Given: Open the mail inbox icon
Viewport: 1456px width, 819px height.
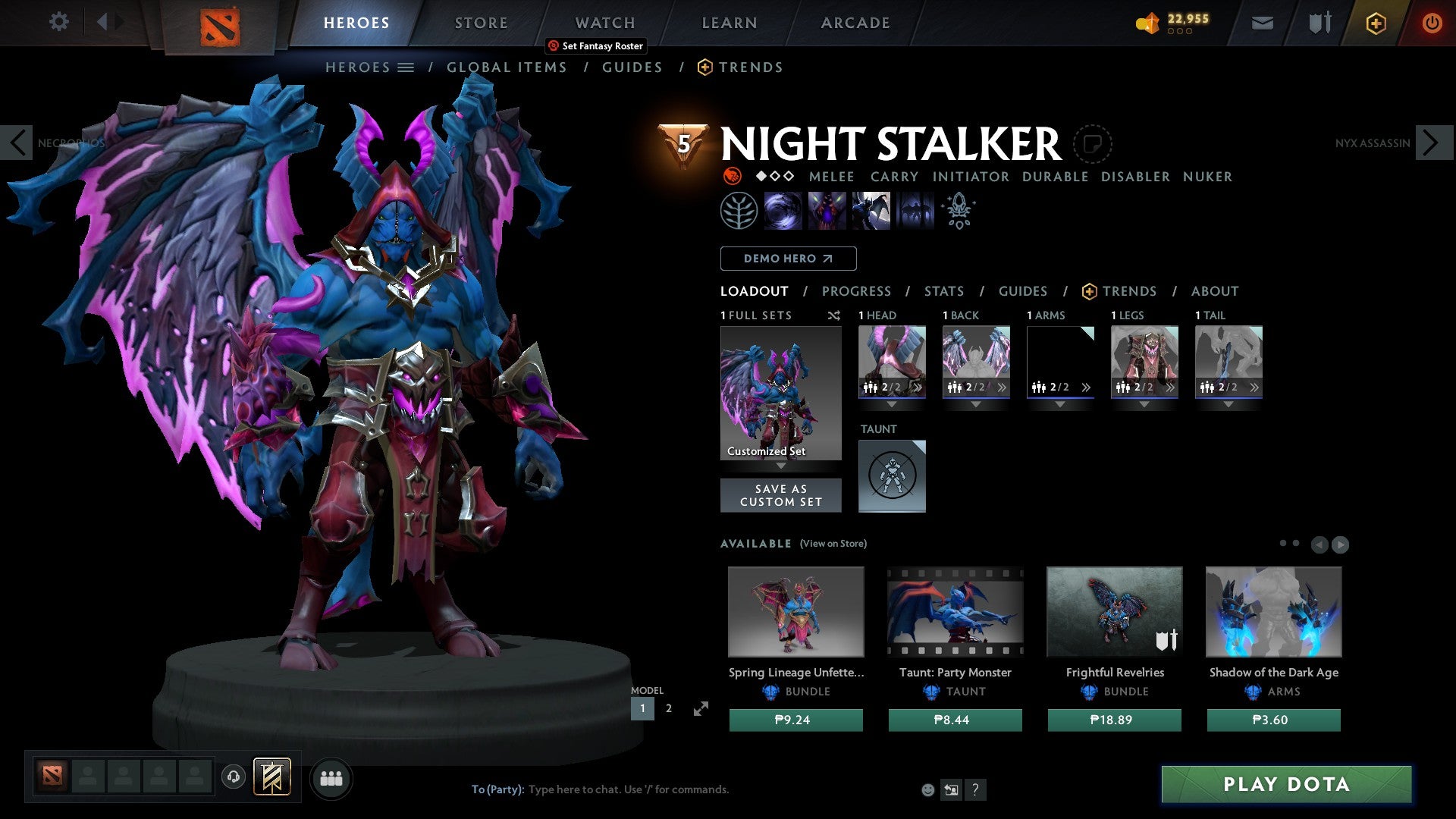Looking at the screenshot, I should point(1261,23).
